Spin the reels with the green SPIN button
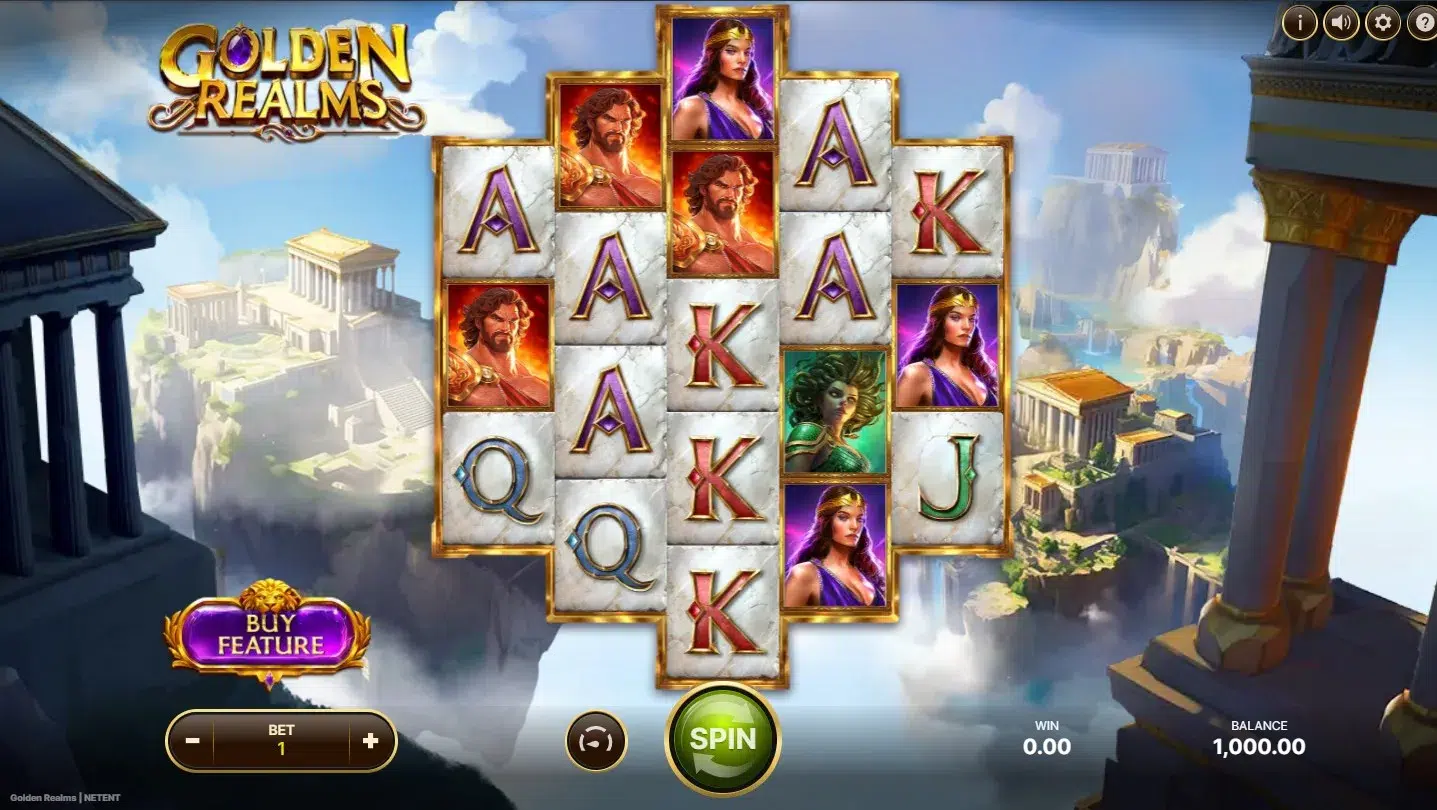Image resolution: width=1437 pixels, height=810 pixels. click(722, 739)
